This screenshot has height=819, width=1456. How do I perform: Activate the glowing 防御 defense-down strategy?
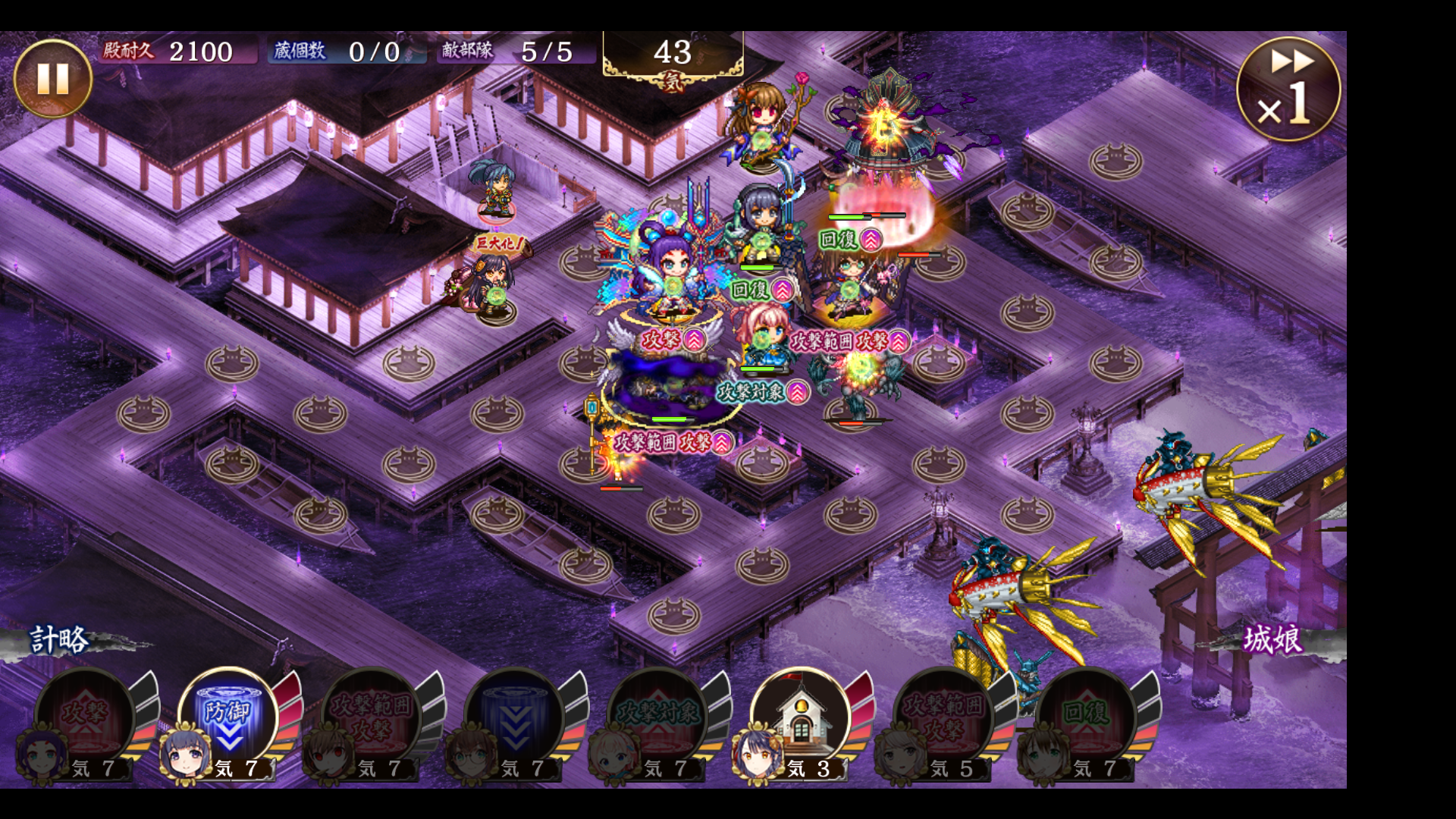click(228, 718)
